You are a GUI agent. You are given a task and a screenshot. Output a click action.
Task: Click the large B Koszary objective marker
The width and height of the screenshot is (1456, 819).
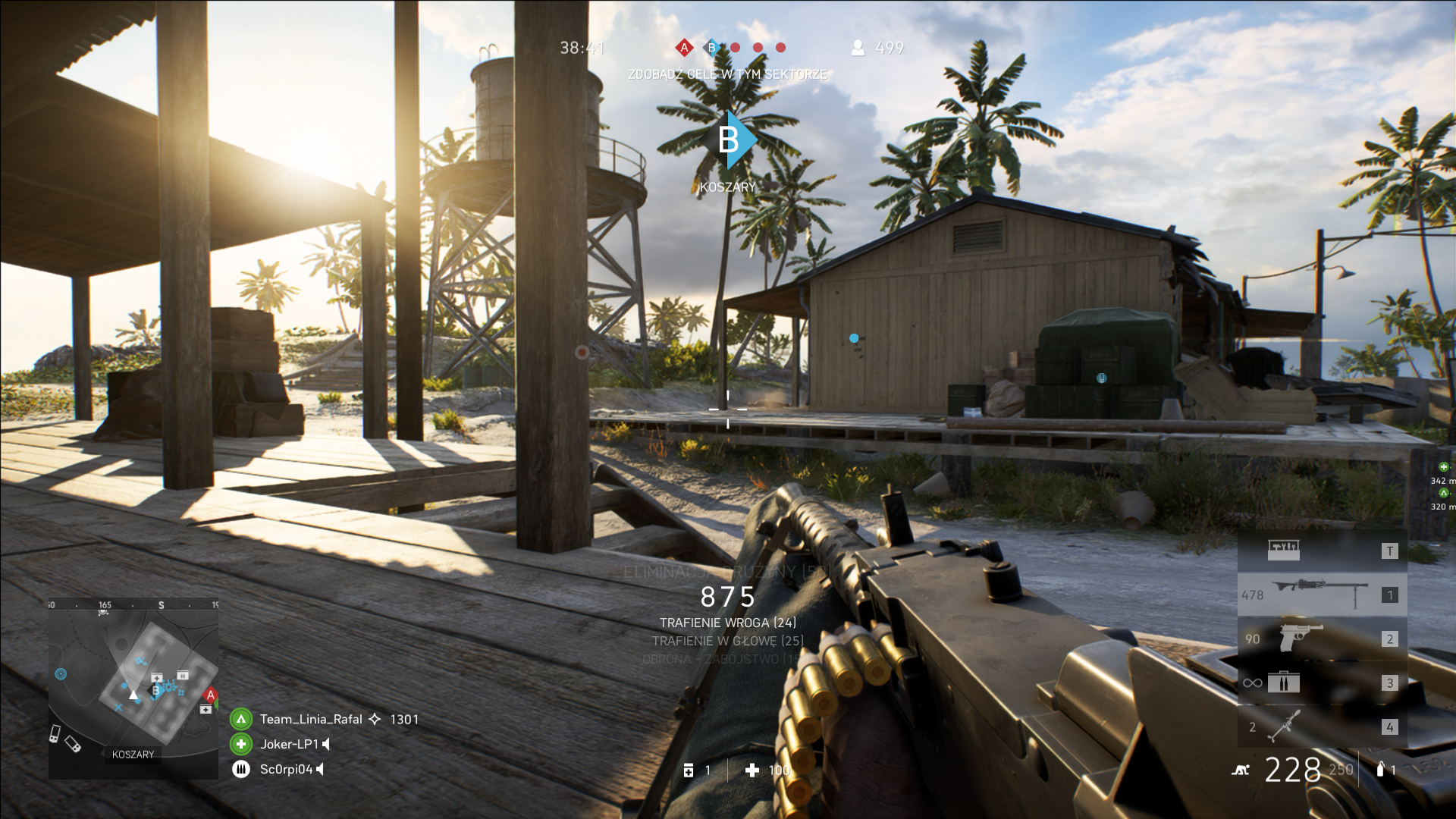(728, 140)
